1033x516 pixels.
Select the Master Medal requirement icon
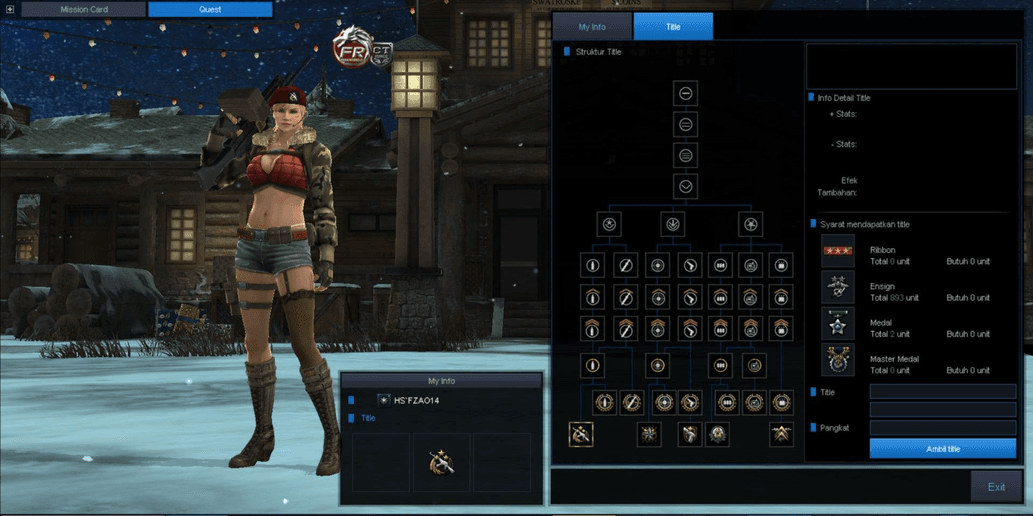click(838, 360)
